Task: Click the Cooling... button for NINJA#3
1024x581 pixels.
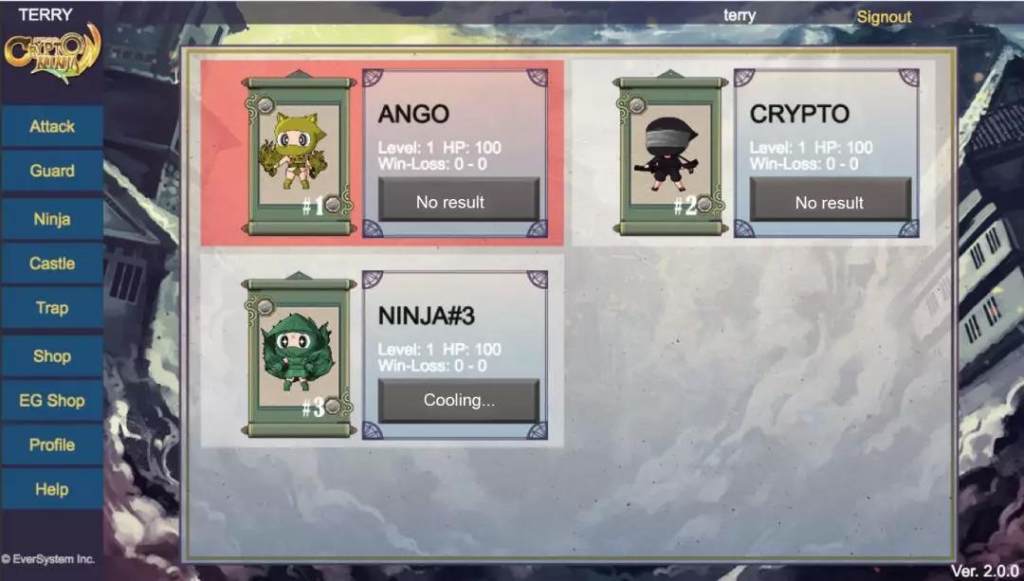Action: 458,401
